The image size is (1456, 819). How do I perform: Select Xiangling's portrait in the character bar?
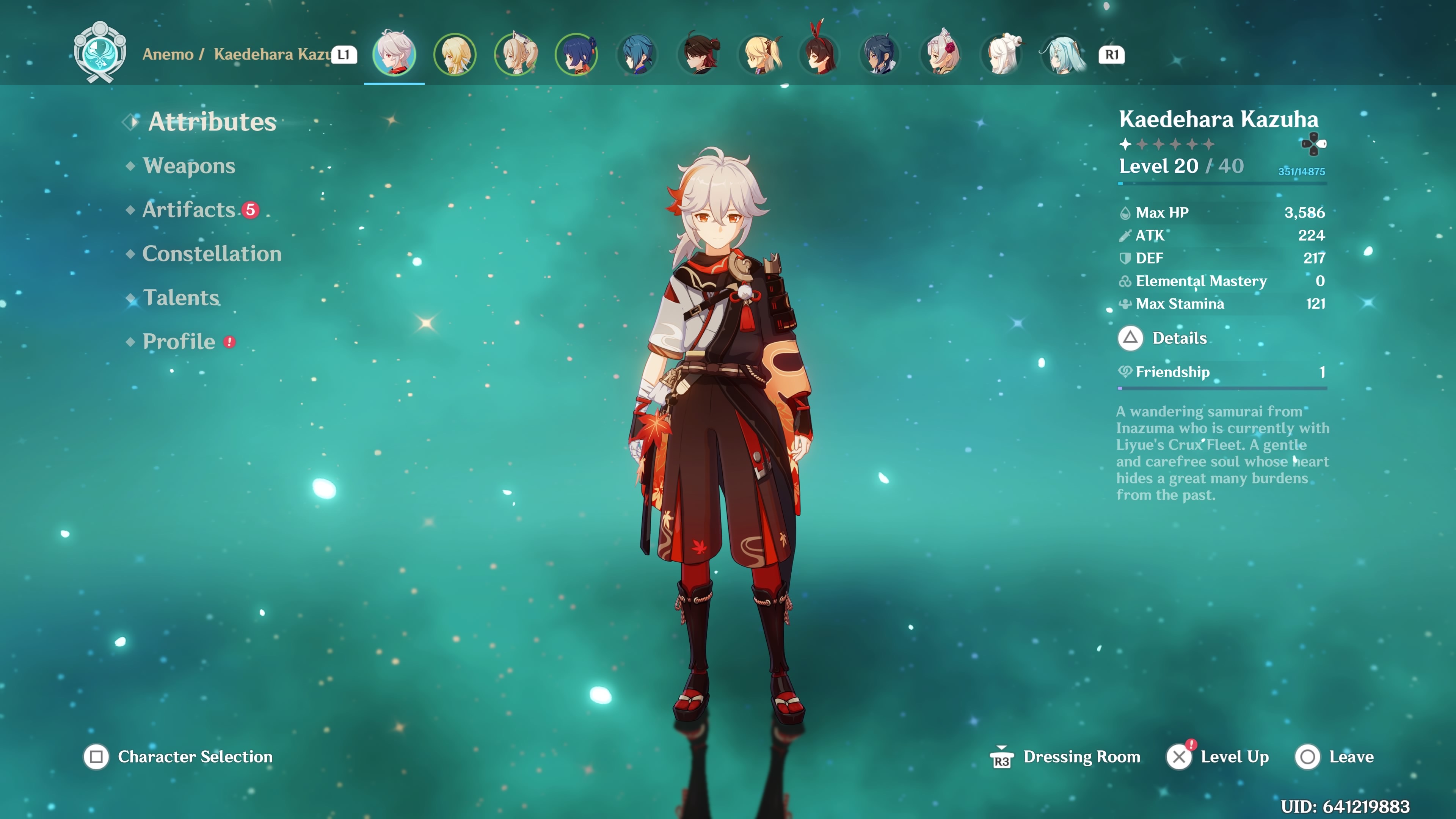click(576, 55)
